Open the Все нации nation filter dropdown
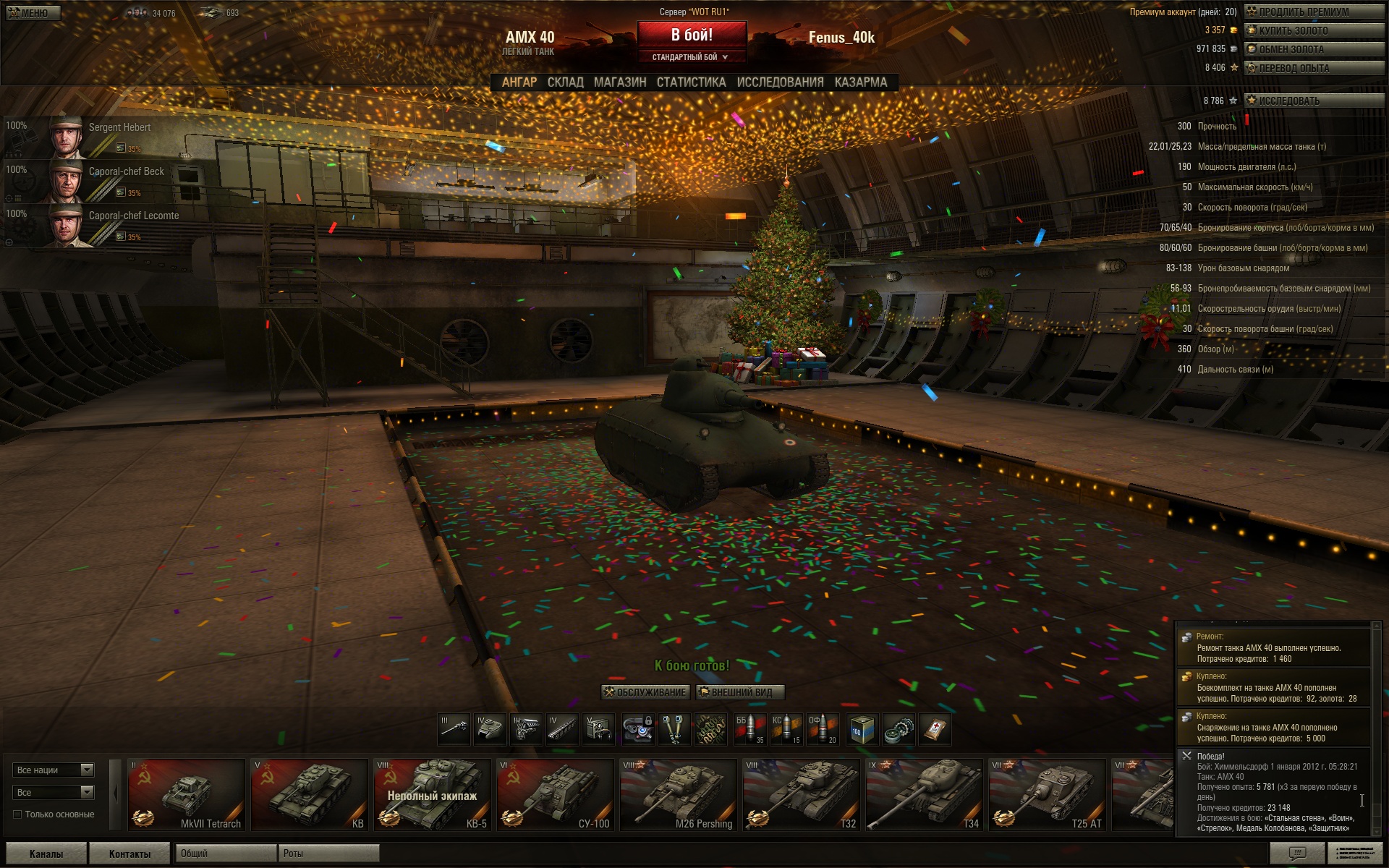The image size is (1389, 868). tap(54, 770)
